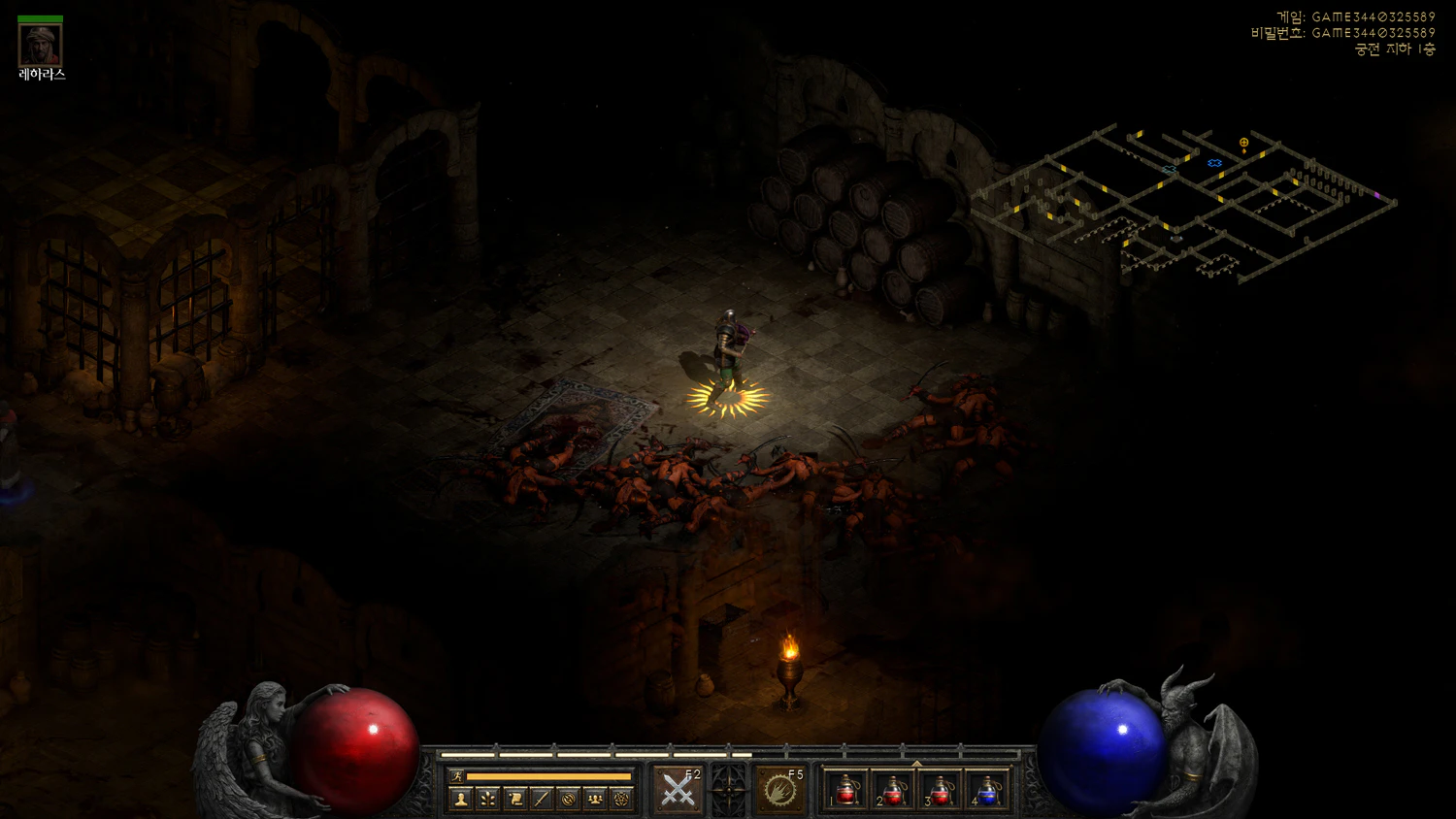
Task: Click the automap overlay
Action: (x=1184, y=204)
